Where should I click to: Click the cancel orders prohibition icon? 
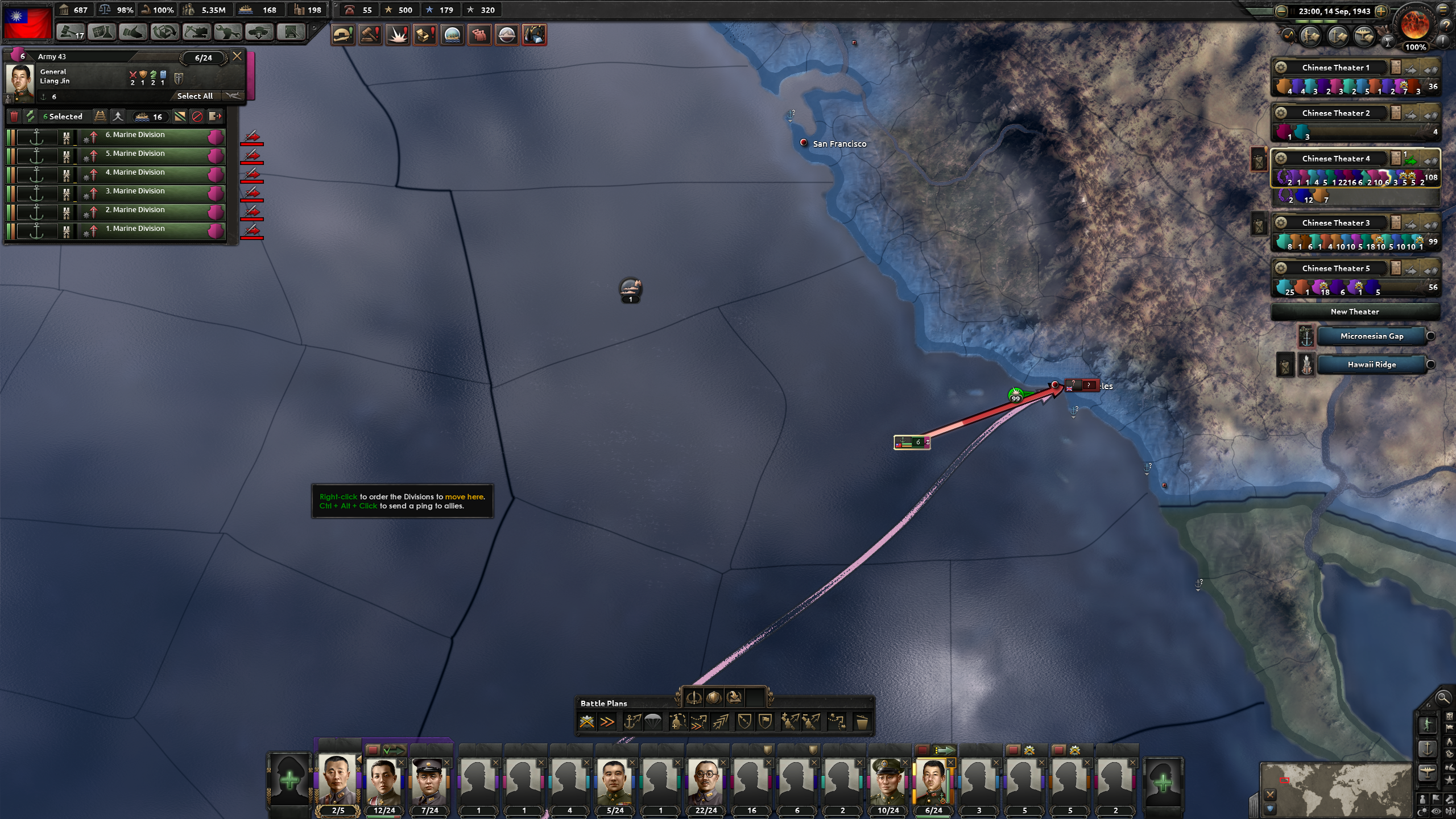click(x=198, y=118)
